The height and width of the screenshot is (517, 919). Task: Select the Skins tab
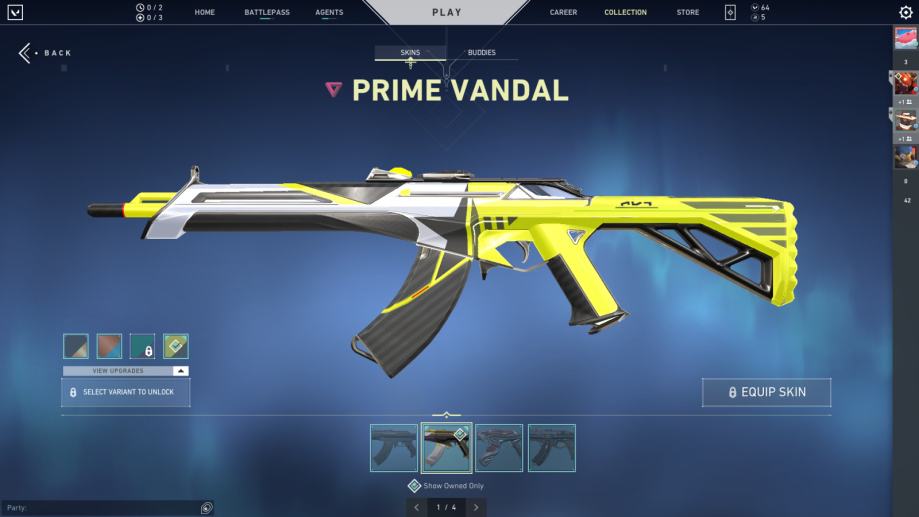(x=410, y=53)
